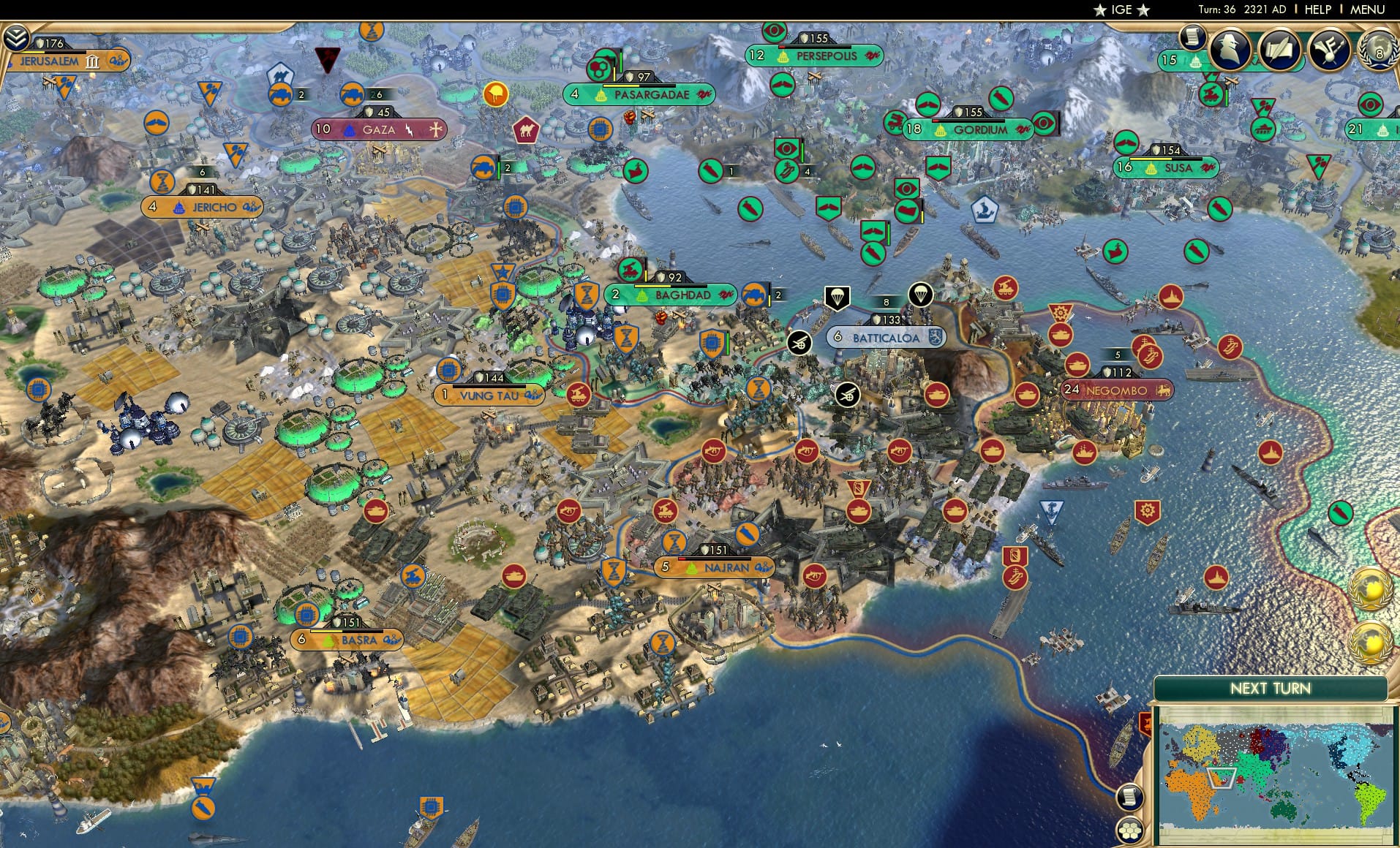This screenshot has width=1400, height=848.
Task: Click Jerusalem's yellow production progress bar
Action: pos(34,51)
